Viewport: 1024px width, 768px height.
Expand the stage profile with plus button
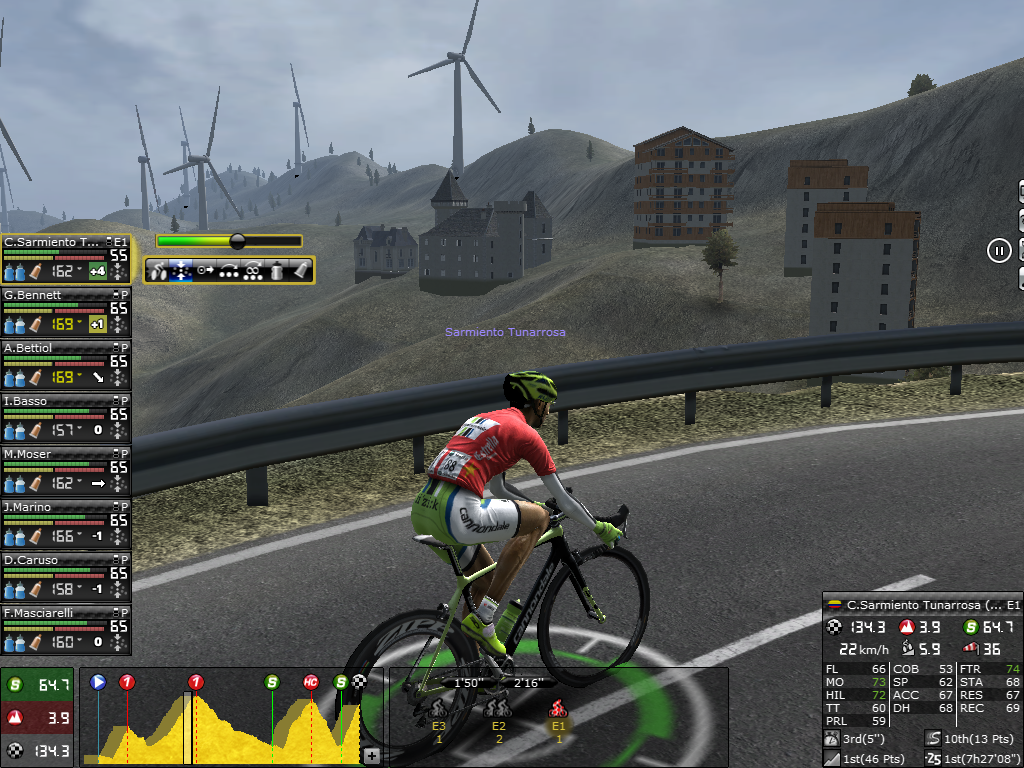tap(371, 756)
